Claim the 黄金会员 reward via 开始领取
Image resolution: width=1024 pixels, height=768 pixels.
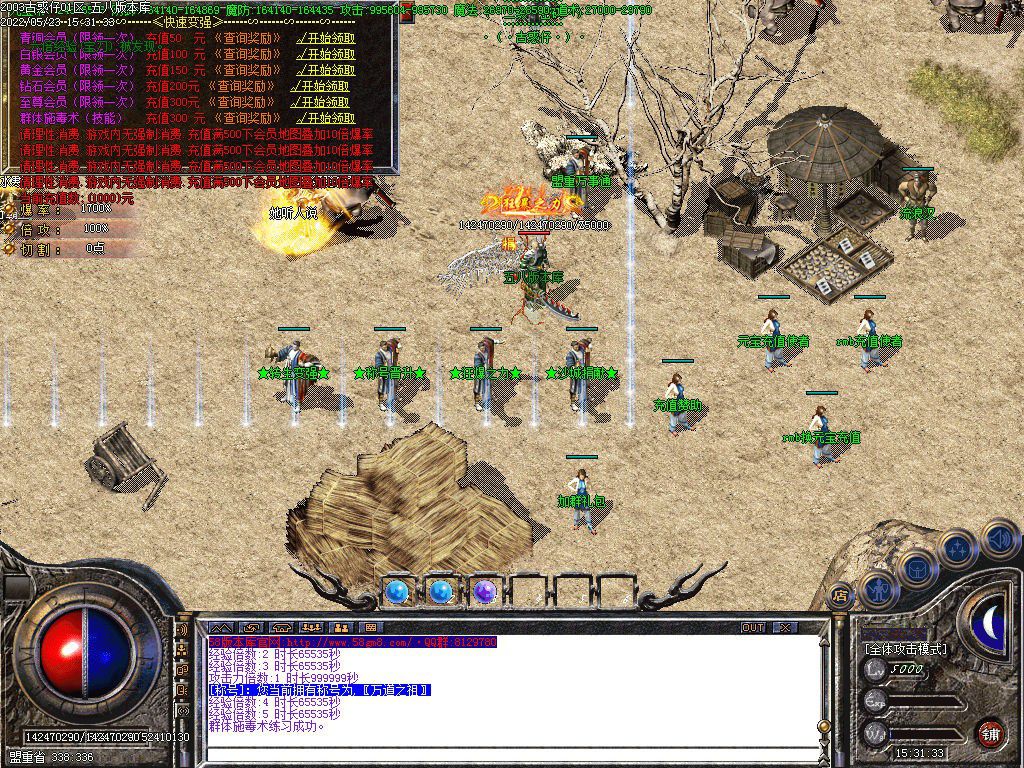coord(327,70)
